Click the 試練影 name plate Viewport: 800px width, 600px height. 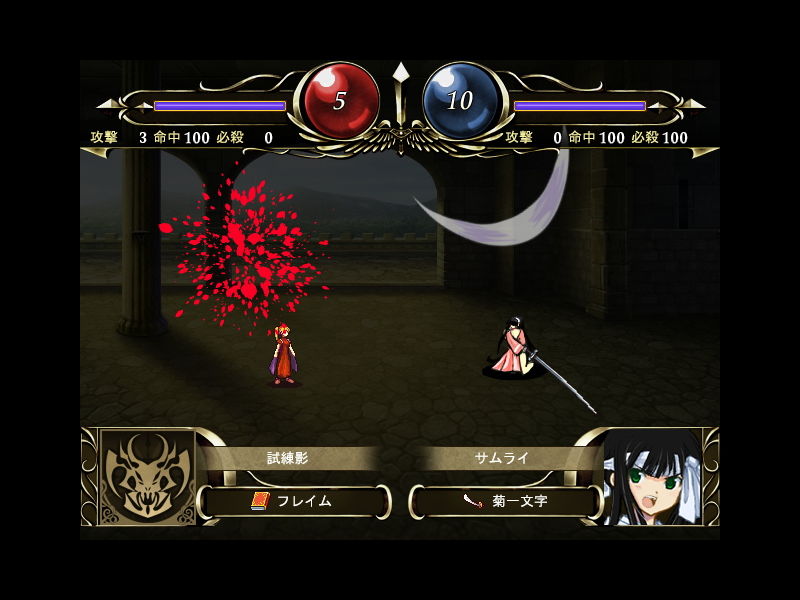coord(287,458)
